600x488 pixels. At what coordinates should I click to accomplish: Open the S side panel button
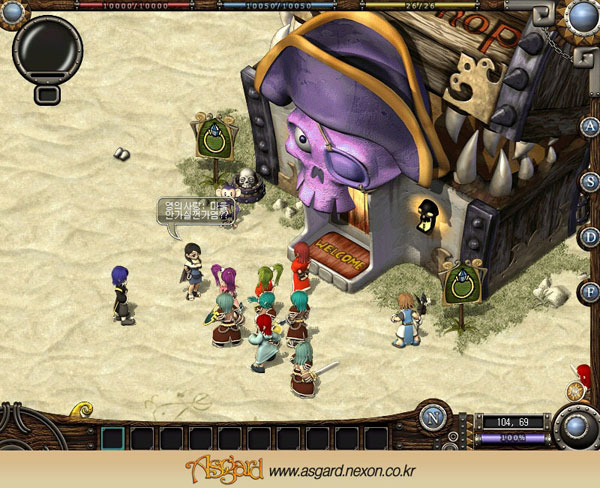pos(589,181)
